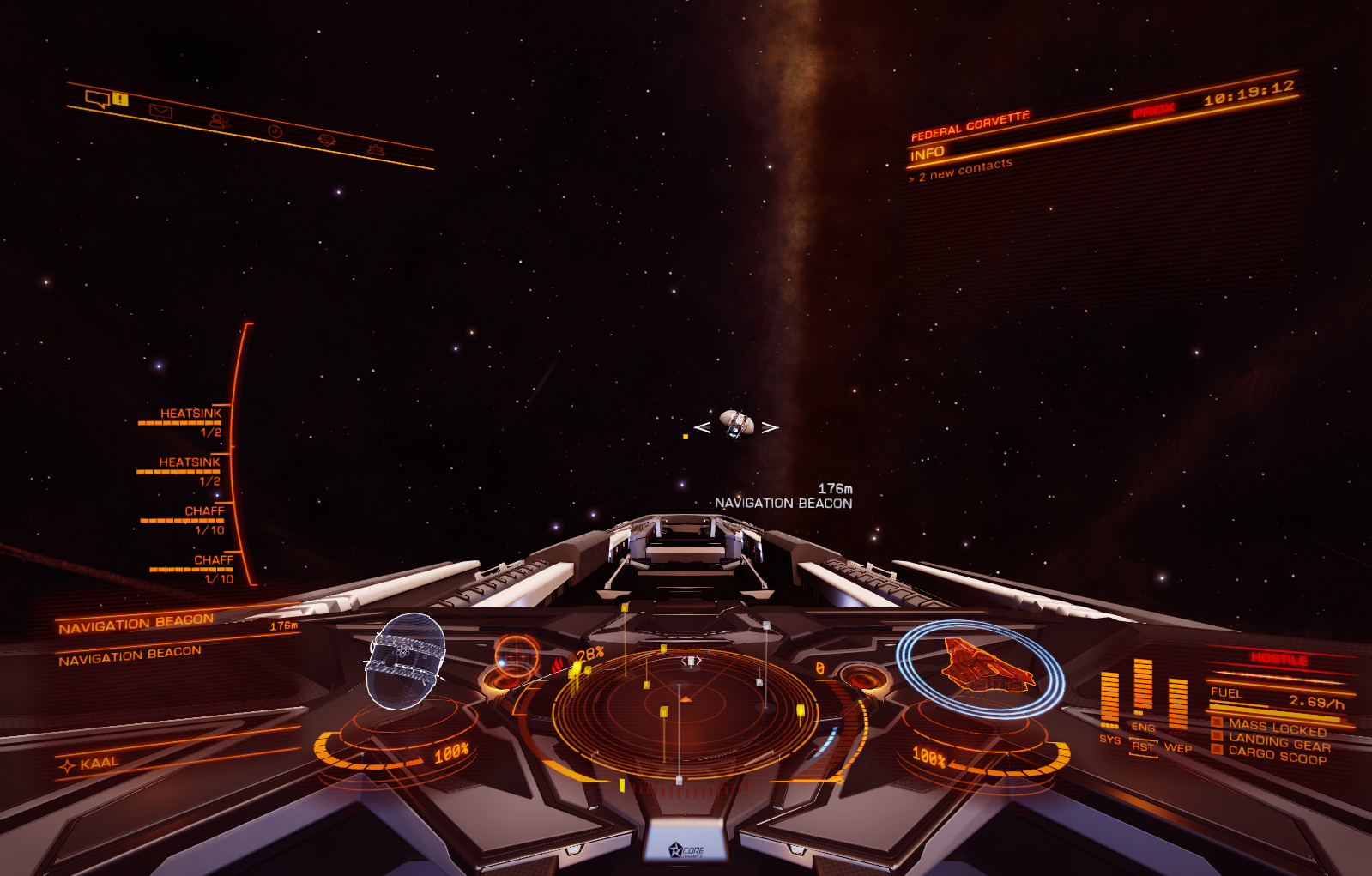Screen dimensions: 1372x876
Task: Click the own-ship hologram display
Action: click(405, 661)
